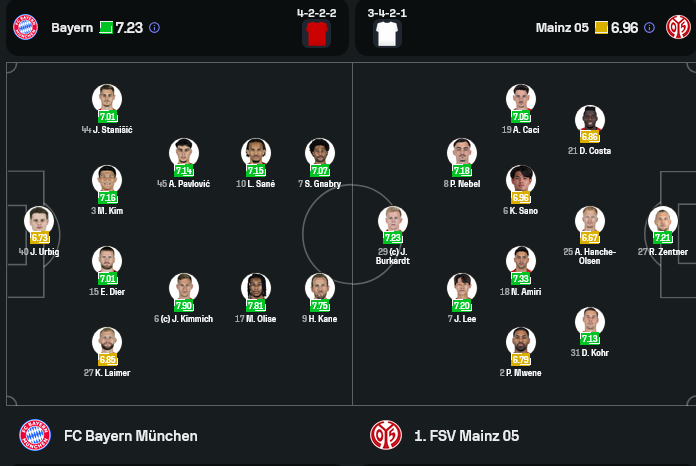Select J. Kimmich on the lineup
Screen dimensions: 696x466
(184, 288)
